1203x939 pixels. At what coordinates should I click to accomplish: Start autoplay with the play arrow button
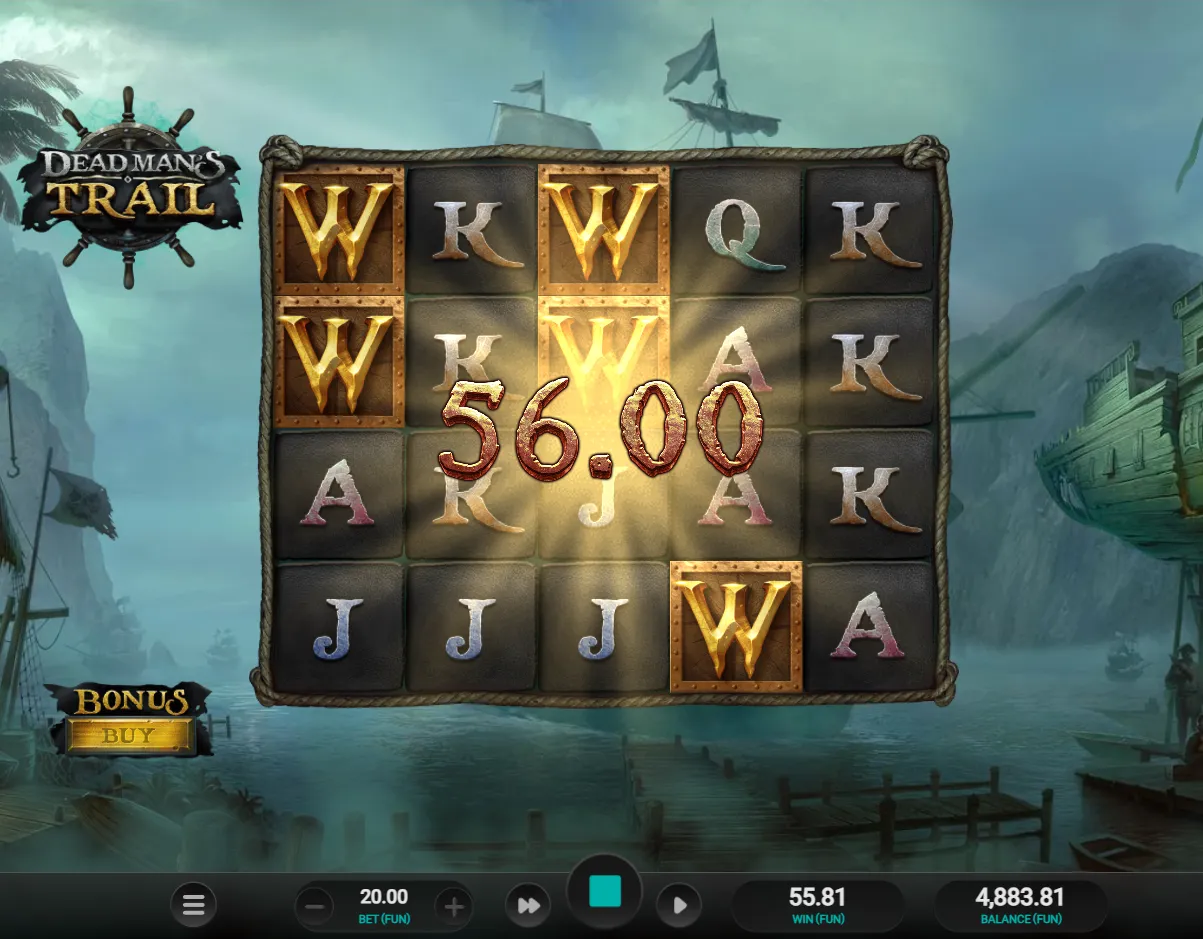coord(679,906)
